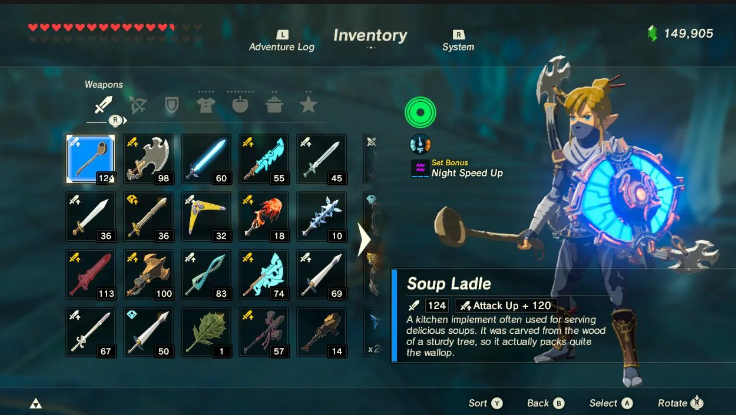Open the Materials apple tab
The image size is (736, 415).
(240, 104)
